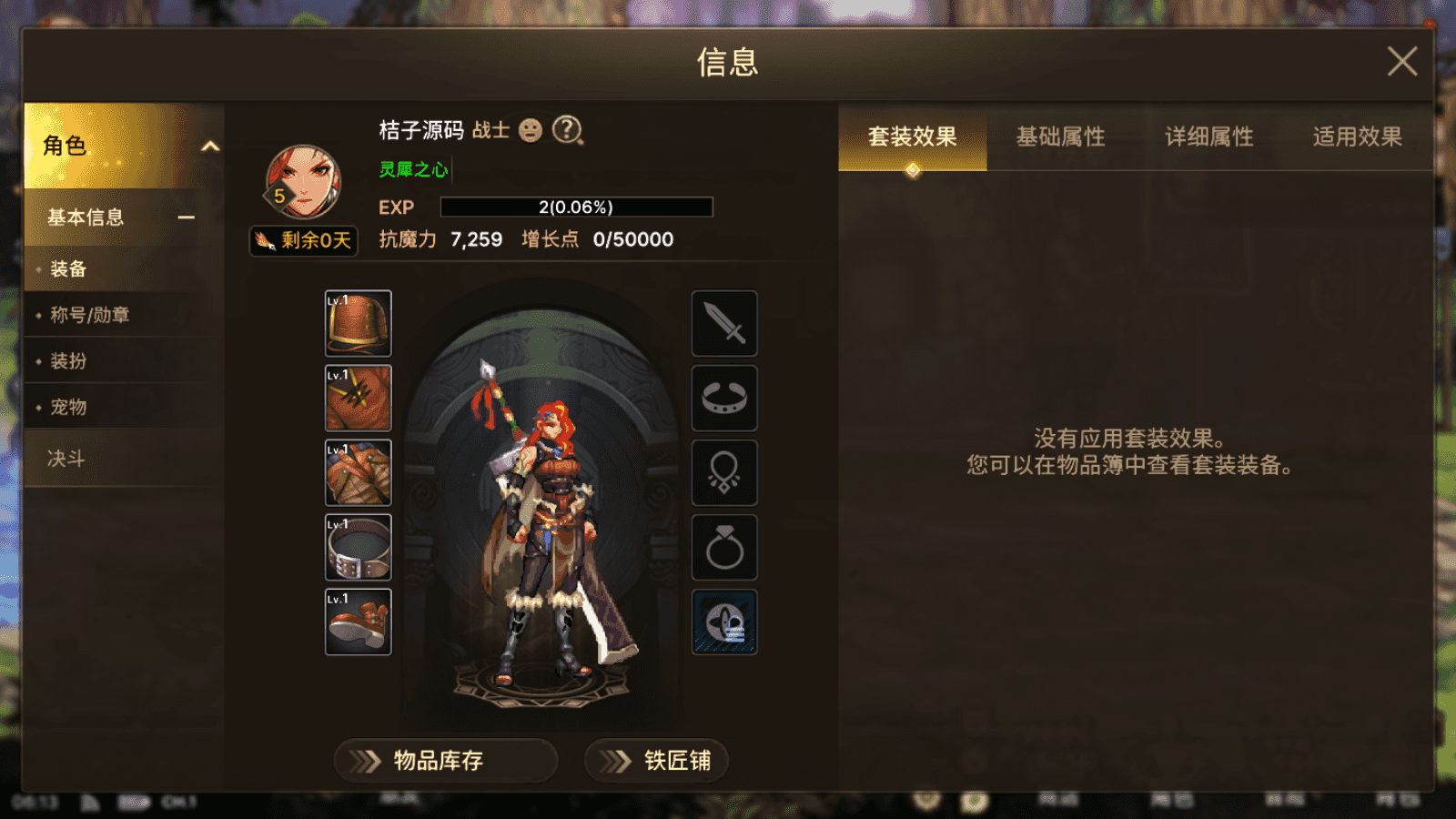
Task: Click the bracelet equipment slot
Action: (x=723, y=399)
